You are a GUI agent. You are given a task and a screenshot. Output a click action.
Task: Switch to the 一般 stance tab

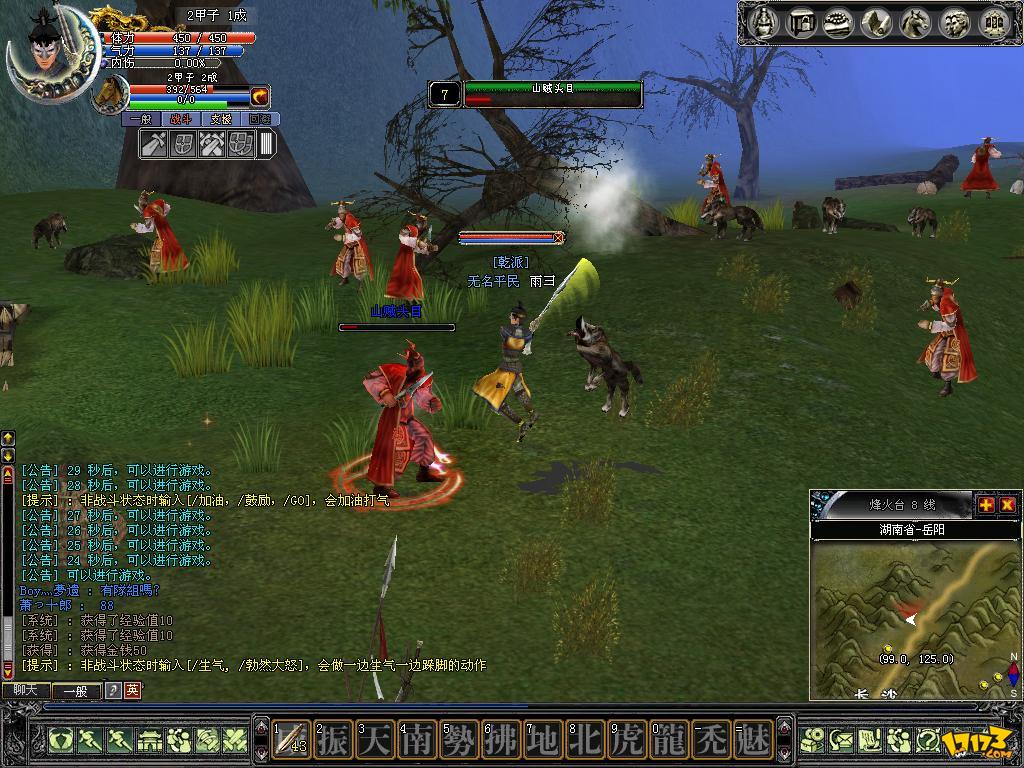141,119
